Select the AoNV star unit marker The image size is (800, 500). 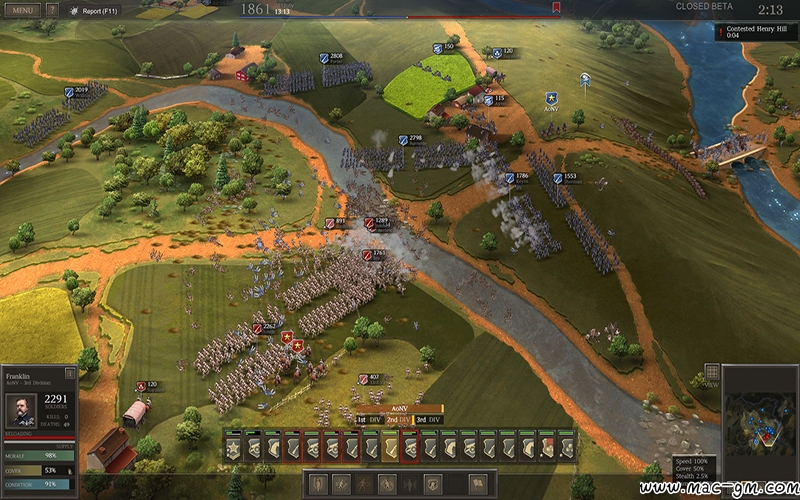(551, 98)
